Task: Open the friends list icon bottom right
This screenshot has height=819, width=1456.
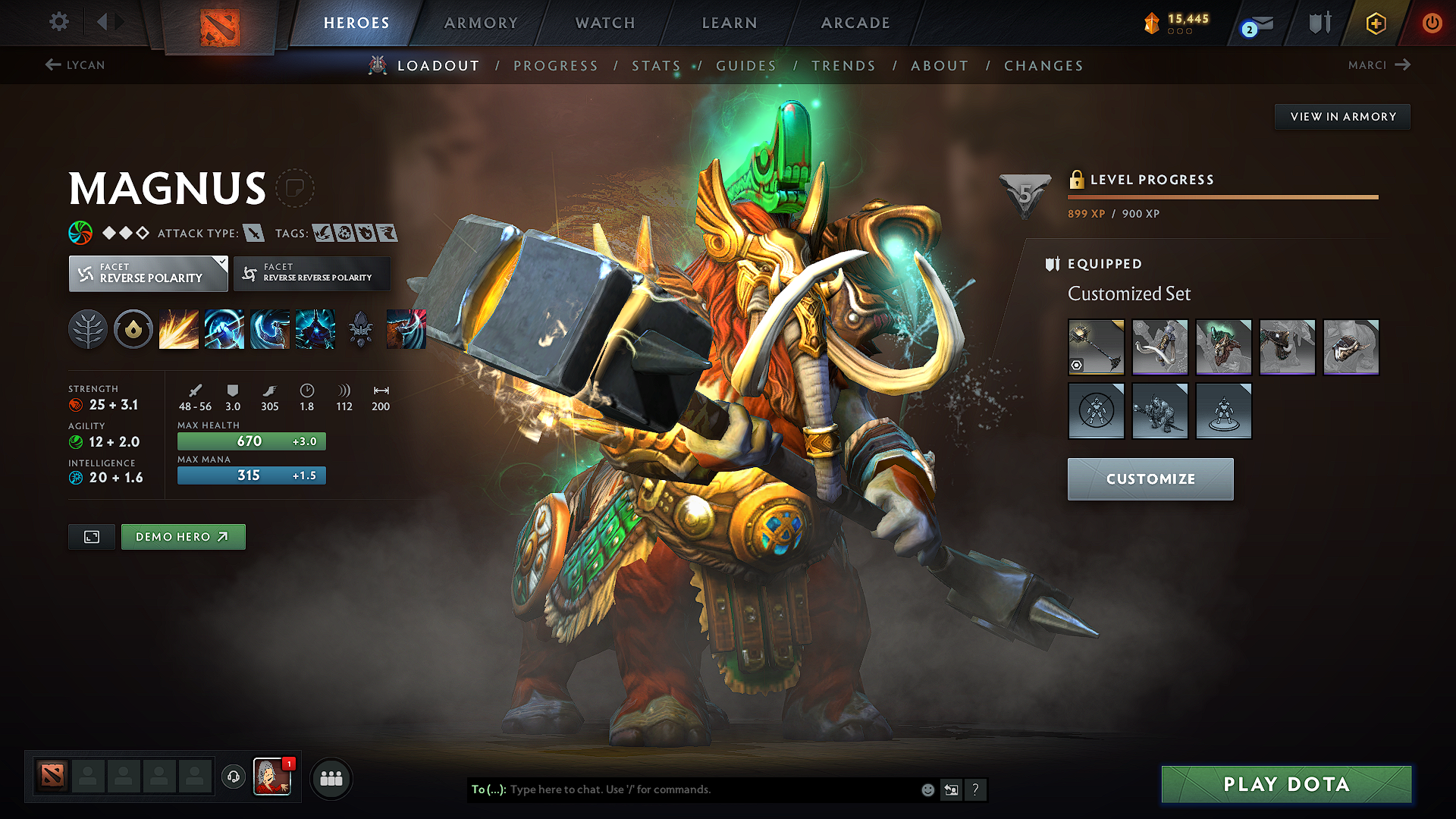Action: click(331, 777)
